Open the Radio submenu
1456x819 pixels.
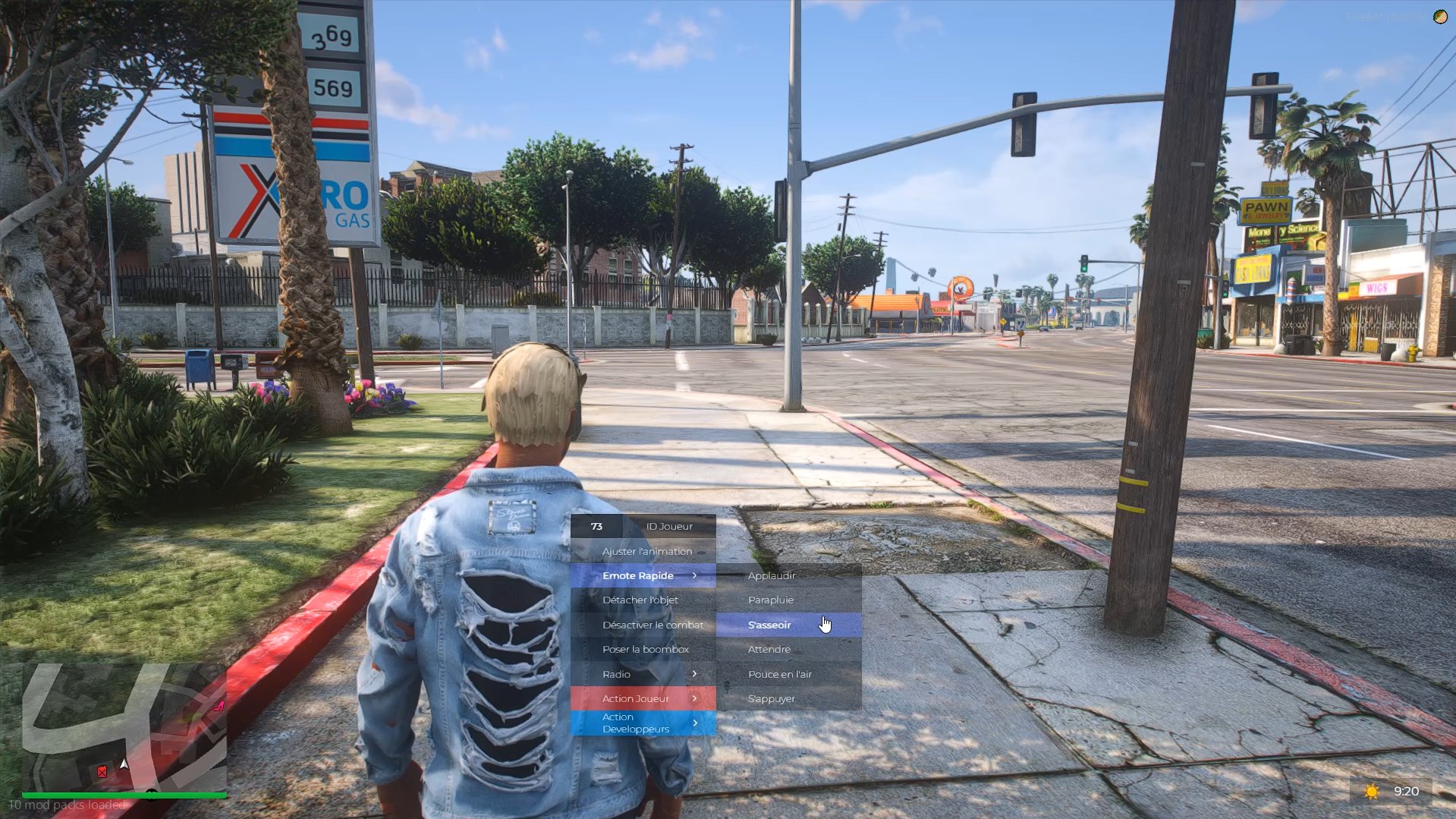tap(643, 674)
